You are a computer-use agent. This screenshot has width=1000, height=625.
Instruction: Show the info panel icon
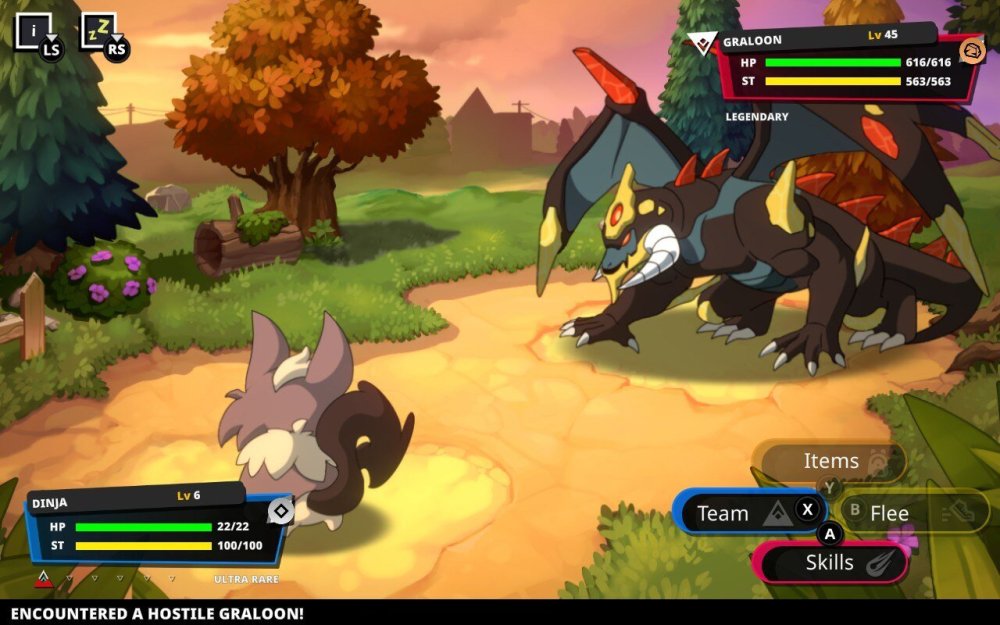[x=33, y=31]
